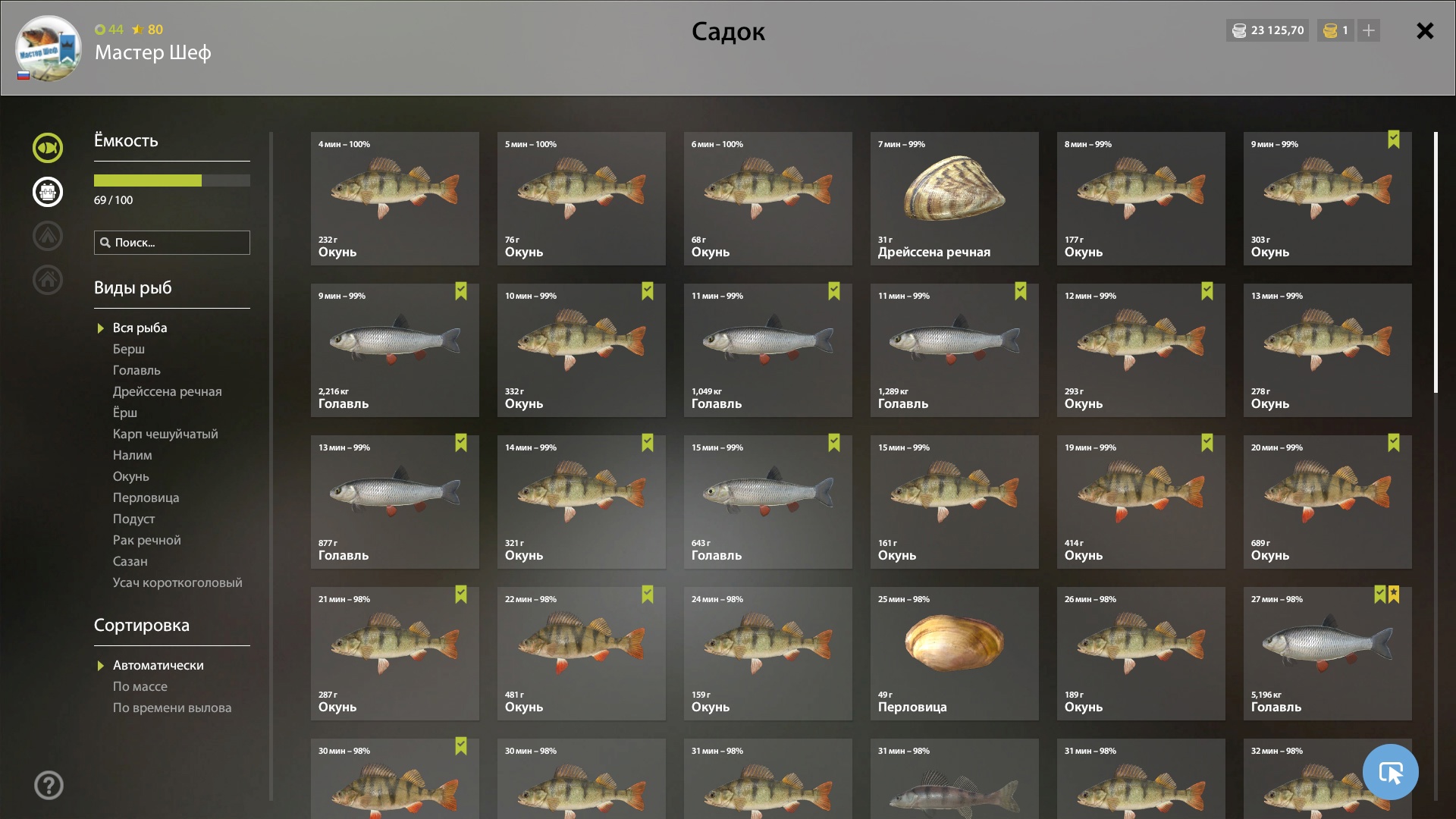The image size is (1456, 819).
Task: Show only Дрейссена речная catches
Action: pos(167,391)
